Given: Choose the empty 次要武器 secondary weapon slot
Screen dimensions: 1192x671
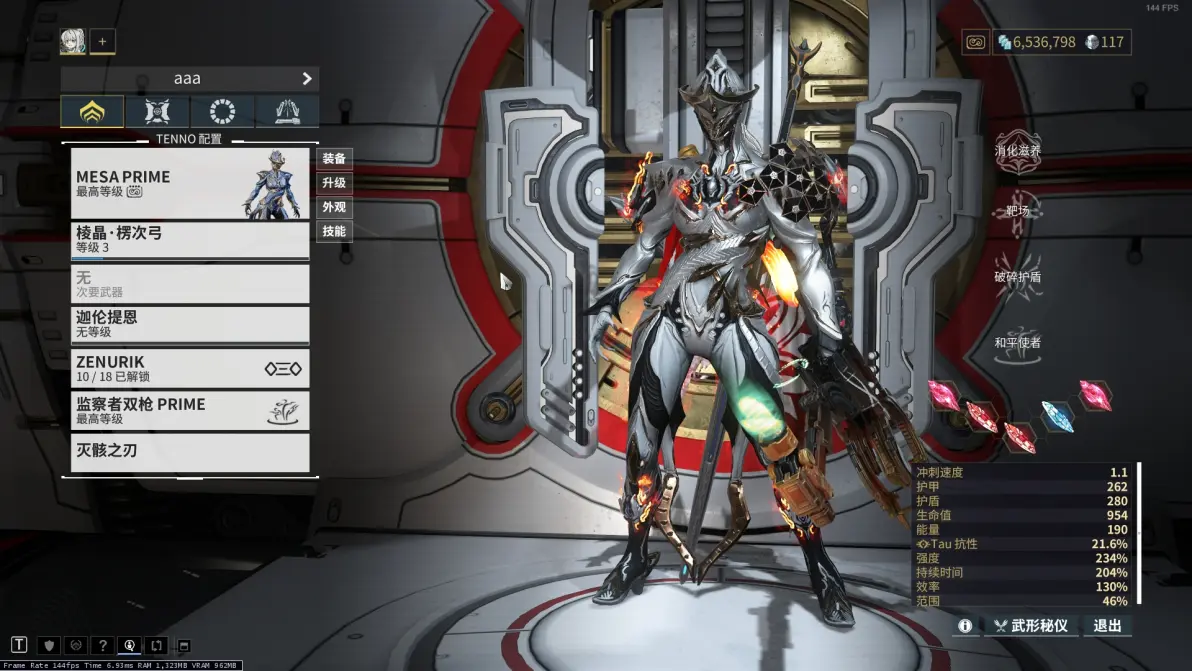Looking at the screenshot, I should point(190,284).
